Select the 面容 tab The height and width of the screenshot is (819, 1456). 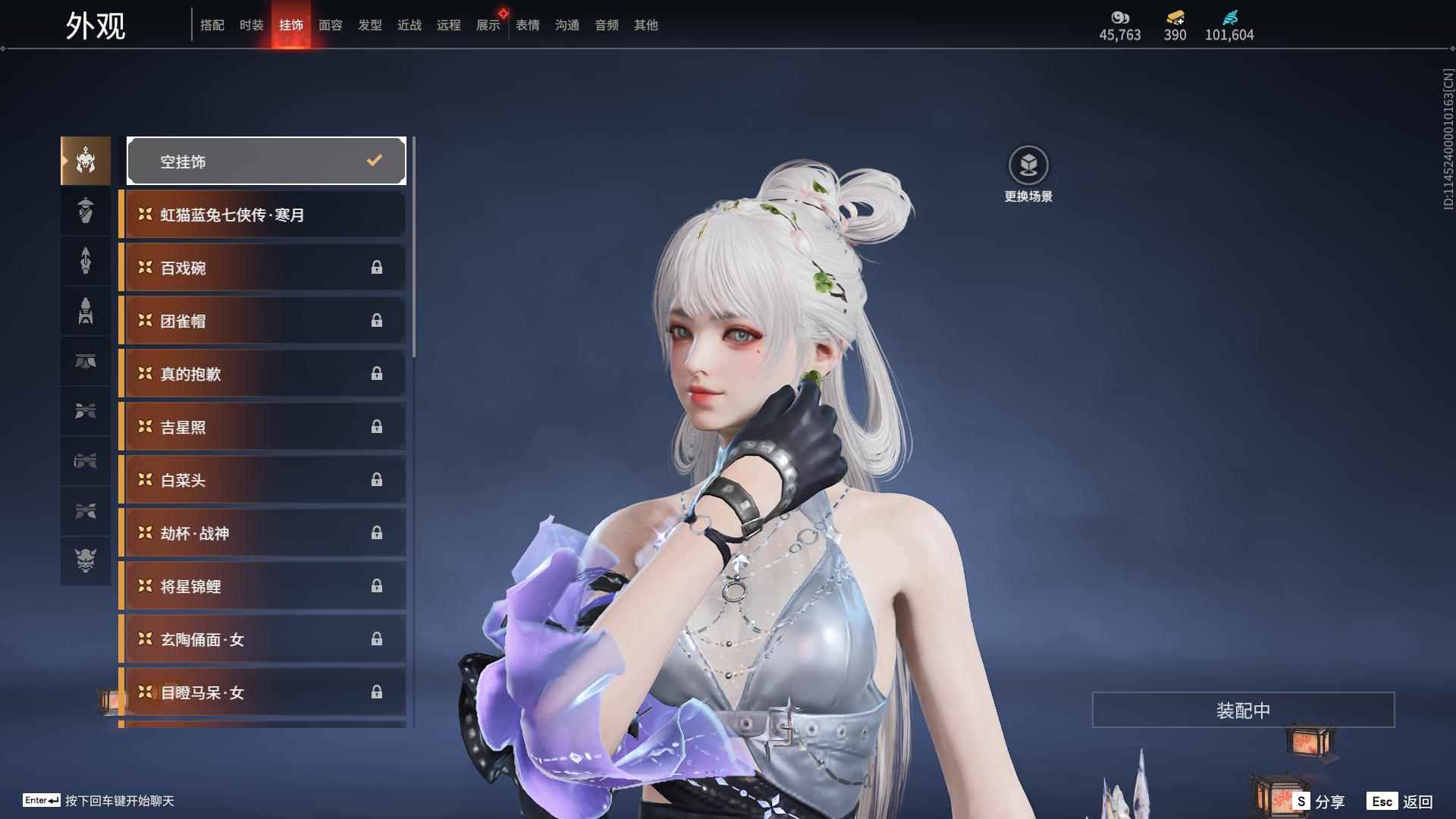(331, 25)
